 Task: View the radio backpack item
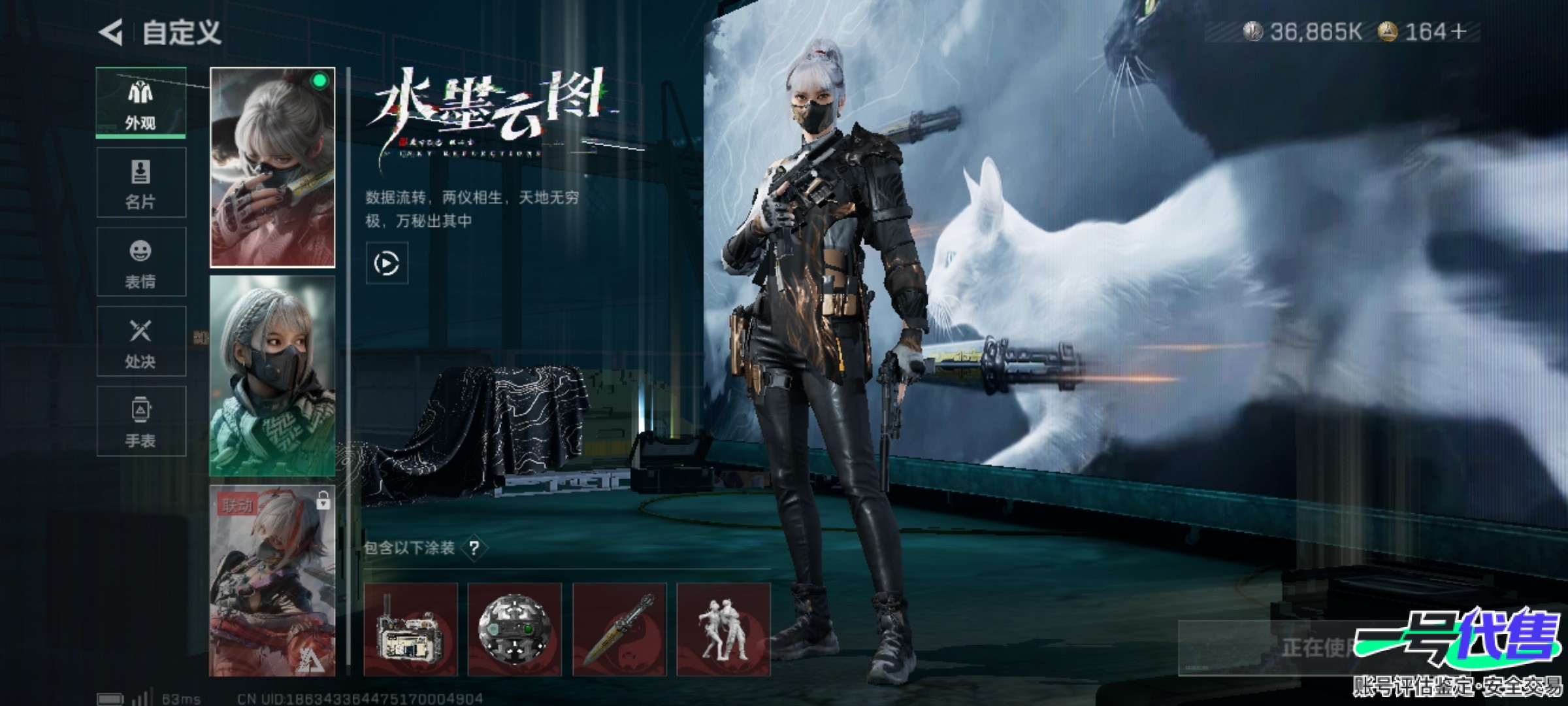pyautogui.click(x=410, y=630)
